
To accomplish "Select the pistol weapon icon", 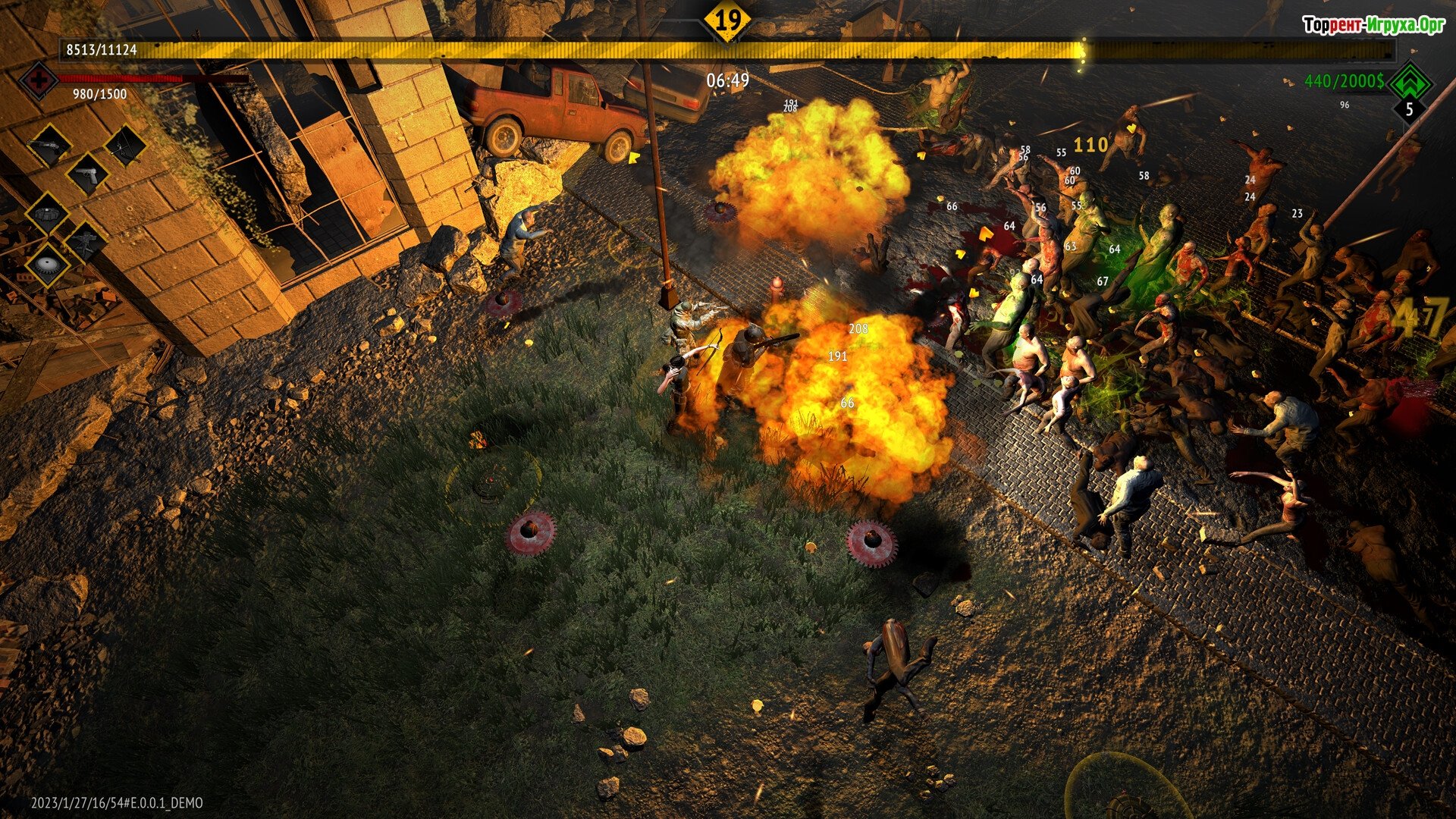I will pos(88,174).
